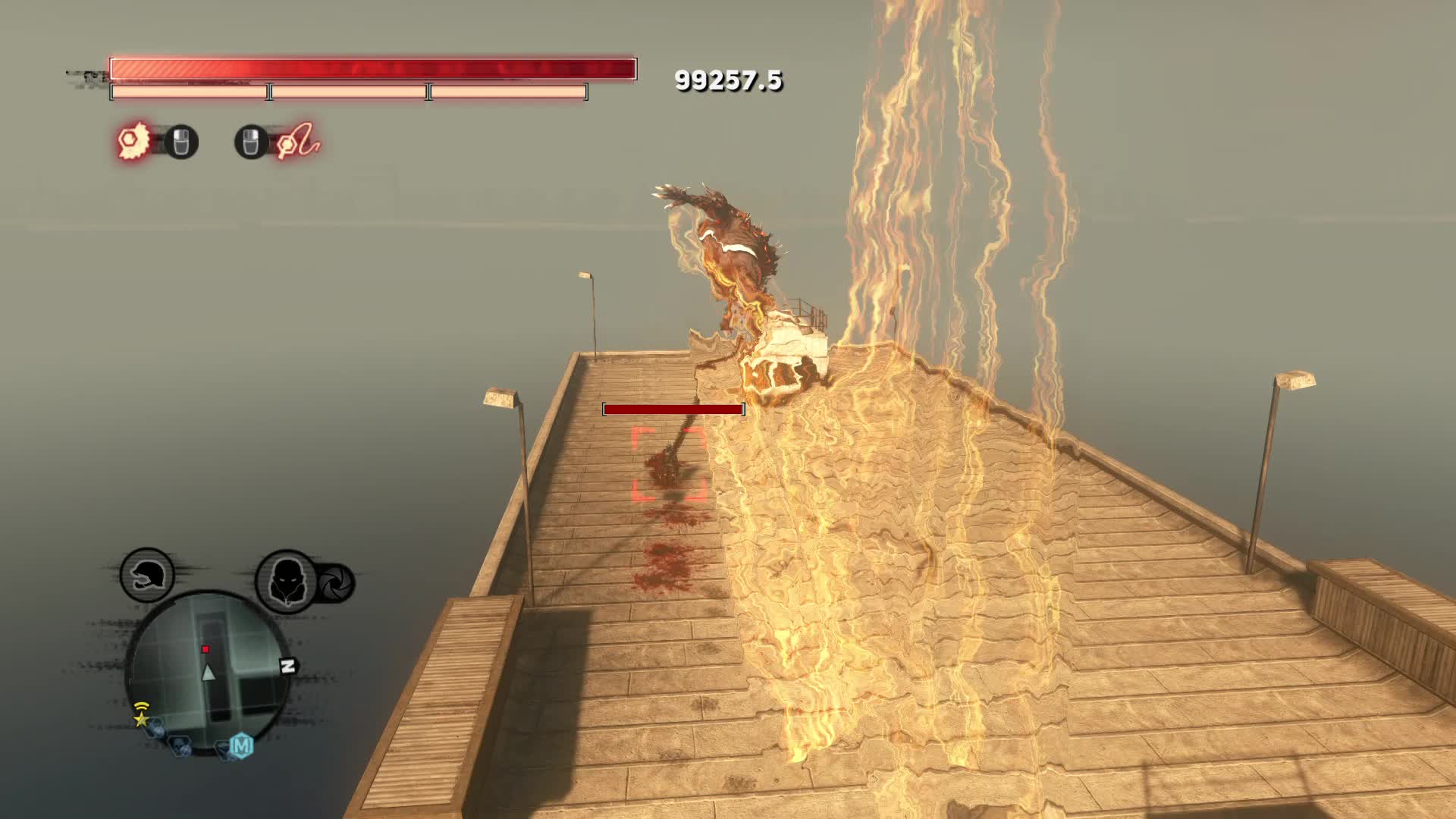Select the spiked claw power icon
Image resolution: width=1456 pixels, height=819 pixels.
pos(136,141)
